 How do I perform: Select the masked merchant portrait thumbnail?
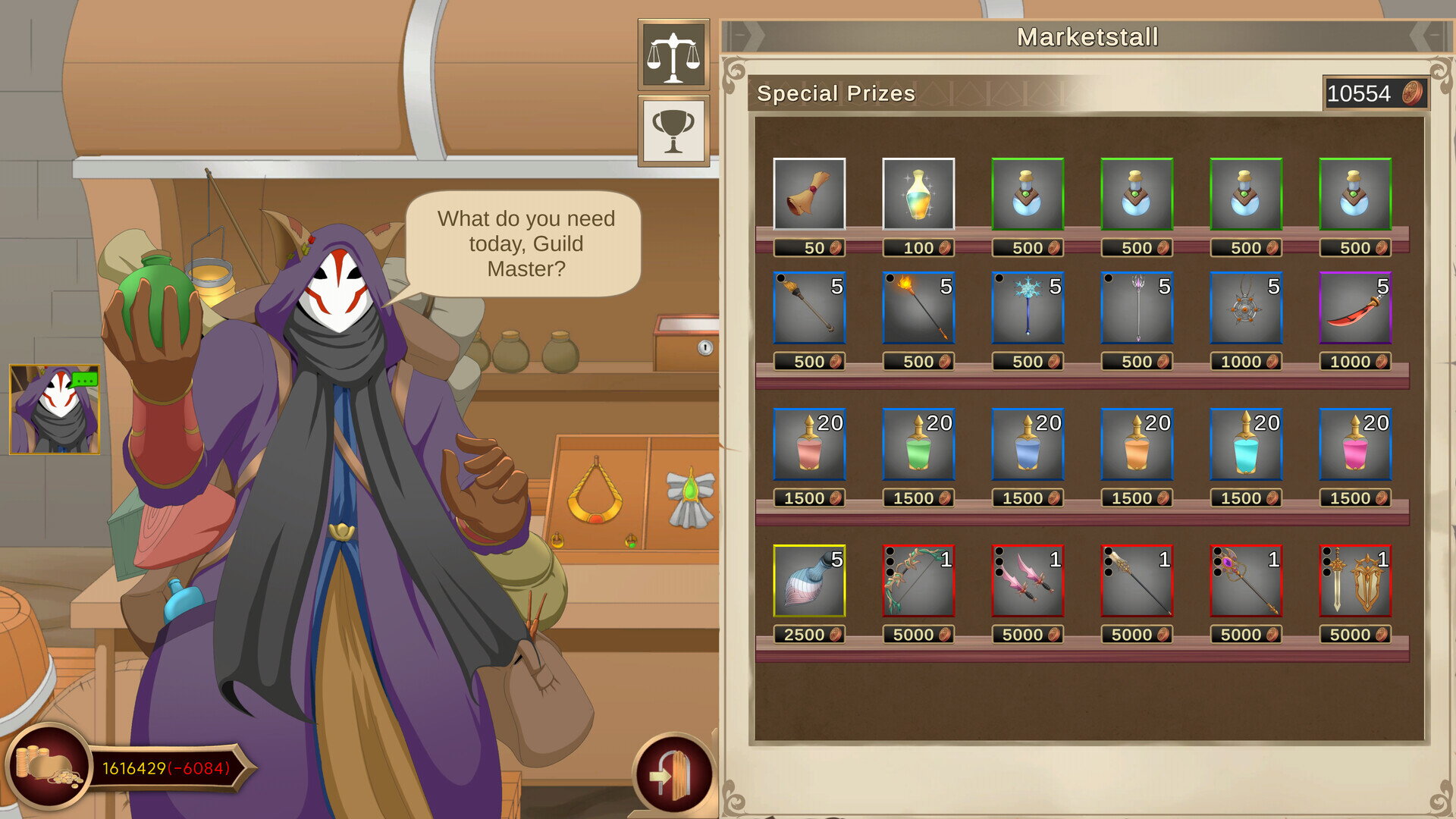click(x=54, y=409)
